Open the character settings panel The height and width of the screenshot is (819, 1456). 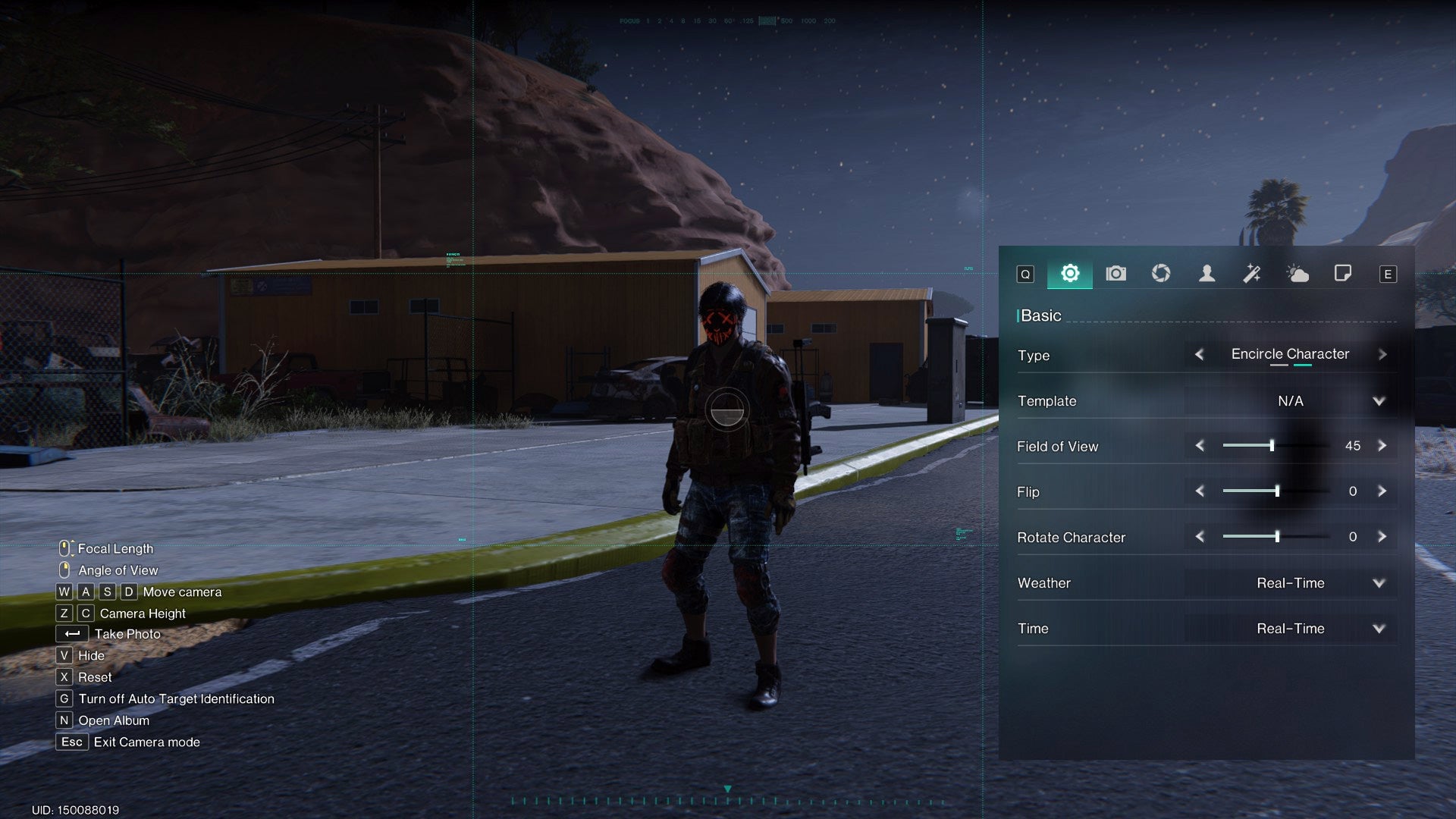click(x=1207, y=274)
